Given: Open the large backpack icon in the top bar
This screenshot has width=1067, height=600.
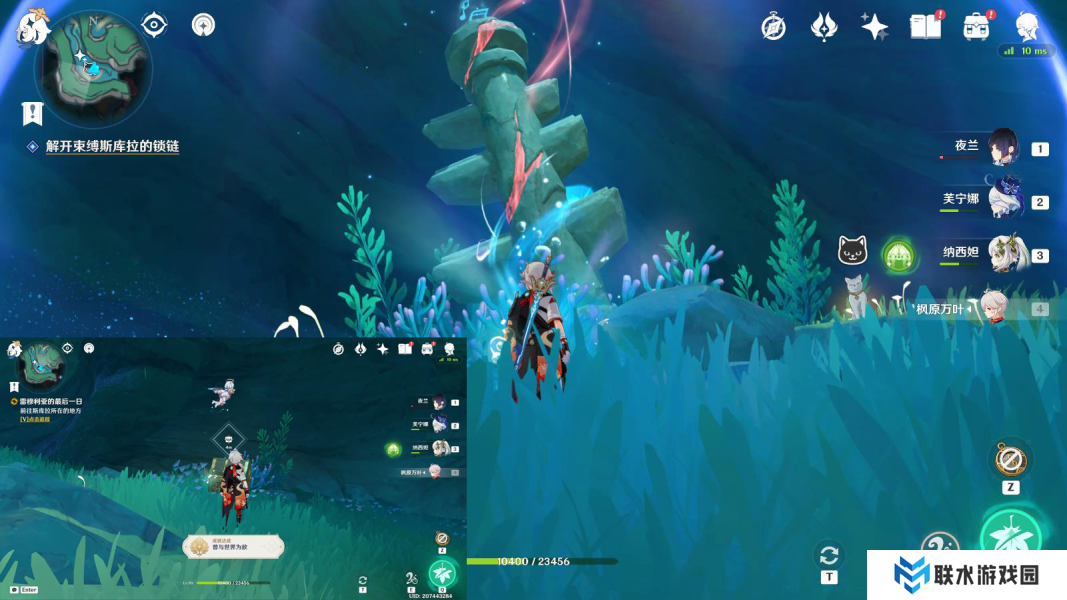Looking at the screenshot, I should click(976, 27).
